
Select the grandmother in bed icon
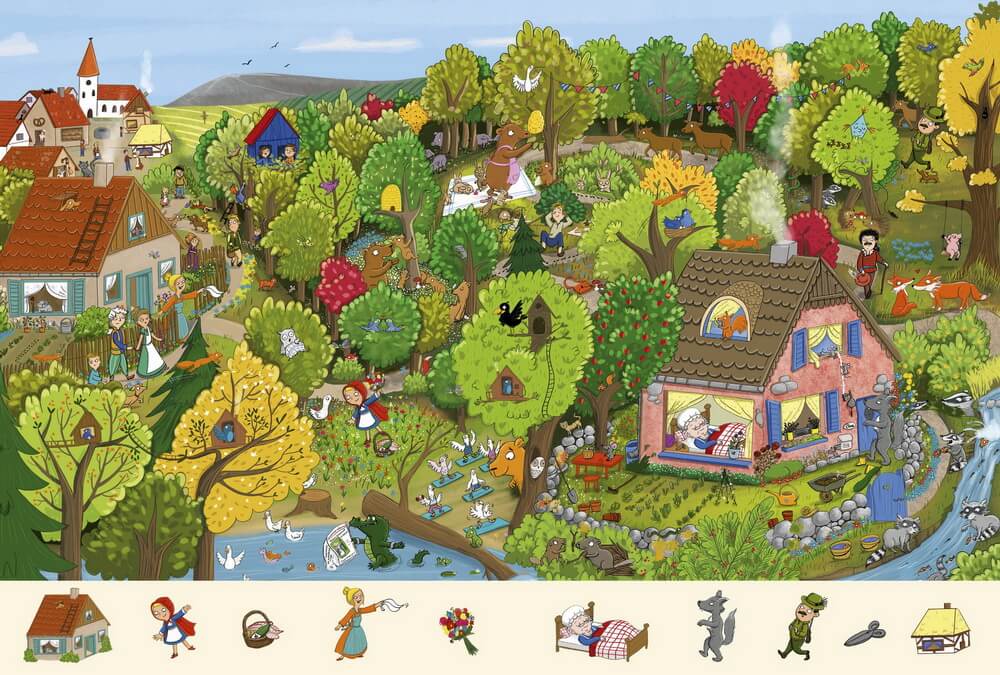(601, 630)
